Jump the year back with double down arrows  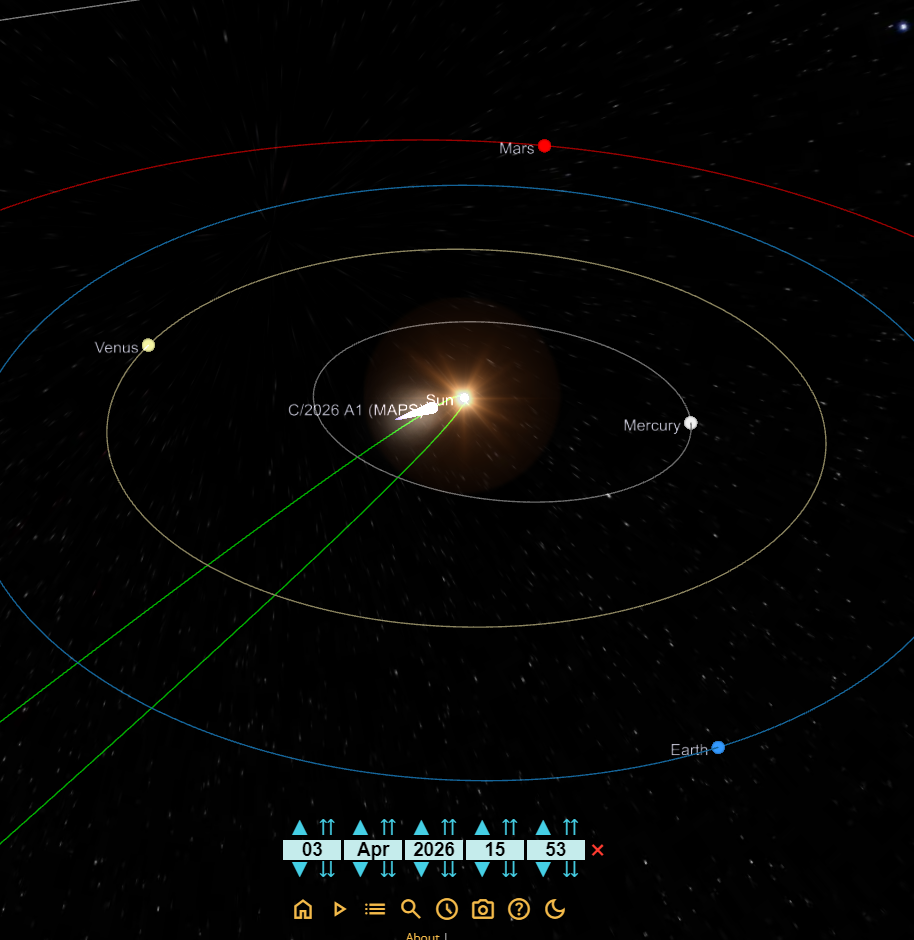449,870
